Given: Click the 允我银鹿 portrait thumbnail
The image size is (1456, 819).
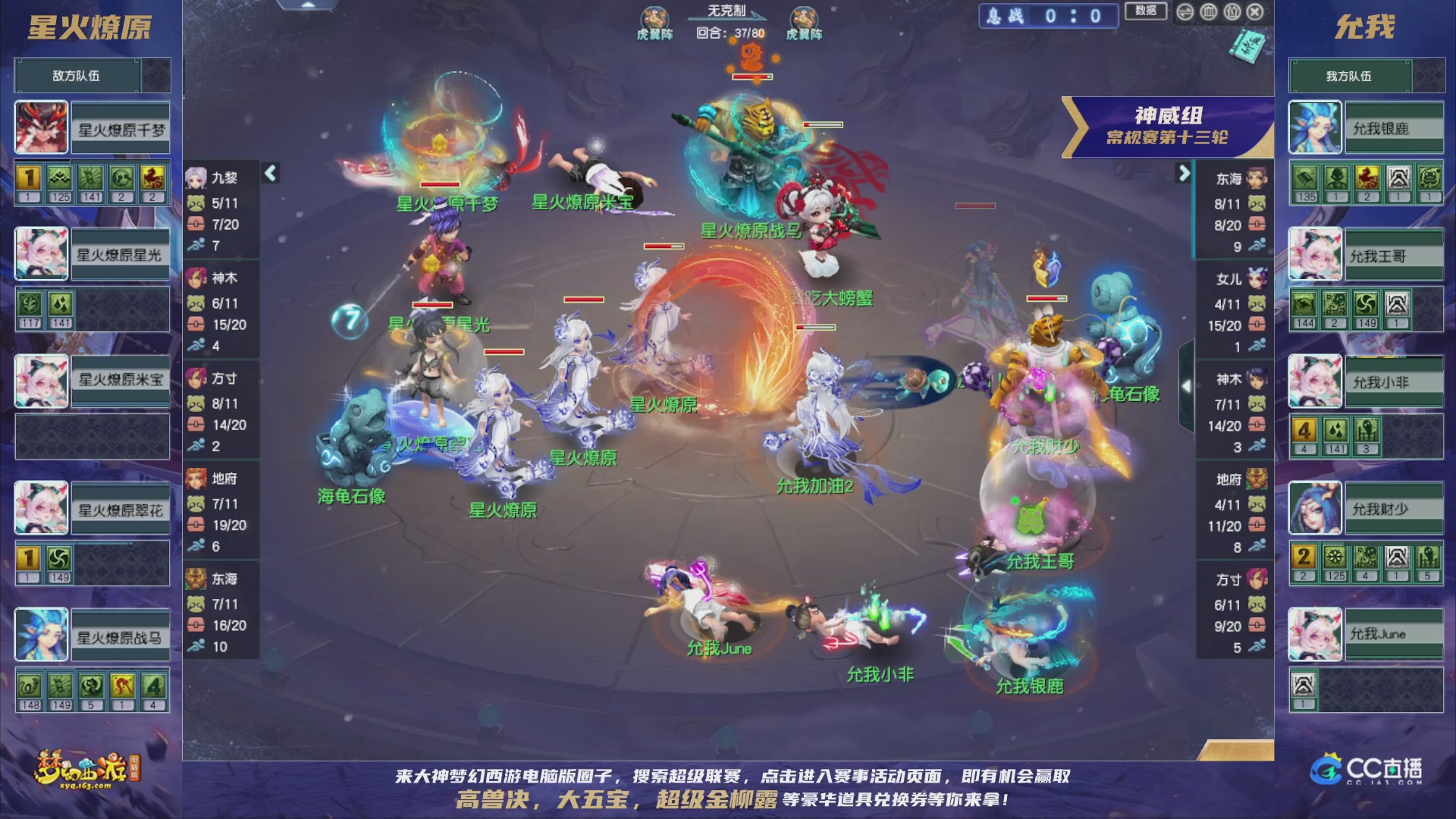Looking at the screenshot, I should click(x=1313, y=127).
